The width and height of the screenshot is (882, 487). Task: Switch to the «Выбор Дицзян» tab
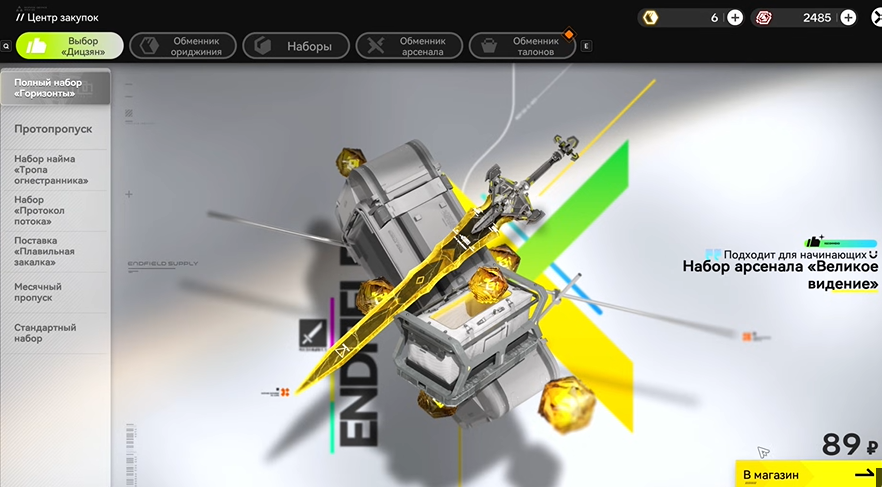click(x=70, y=46)
